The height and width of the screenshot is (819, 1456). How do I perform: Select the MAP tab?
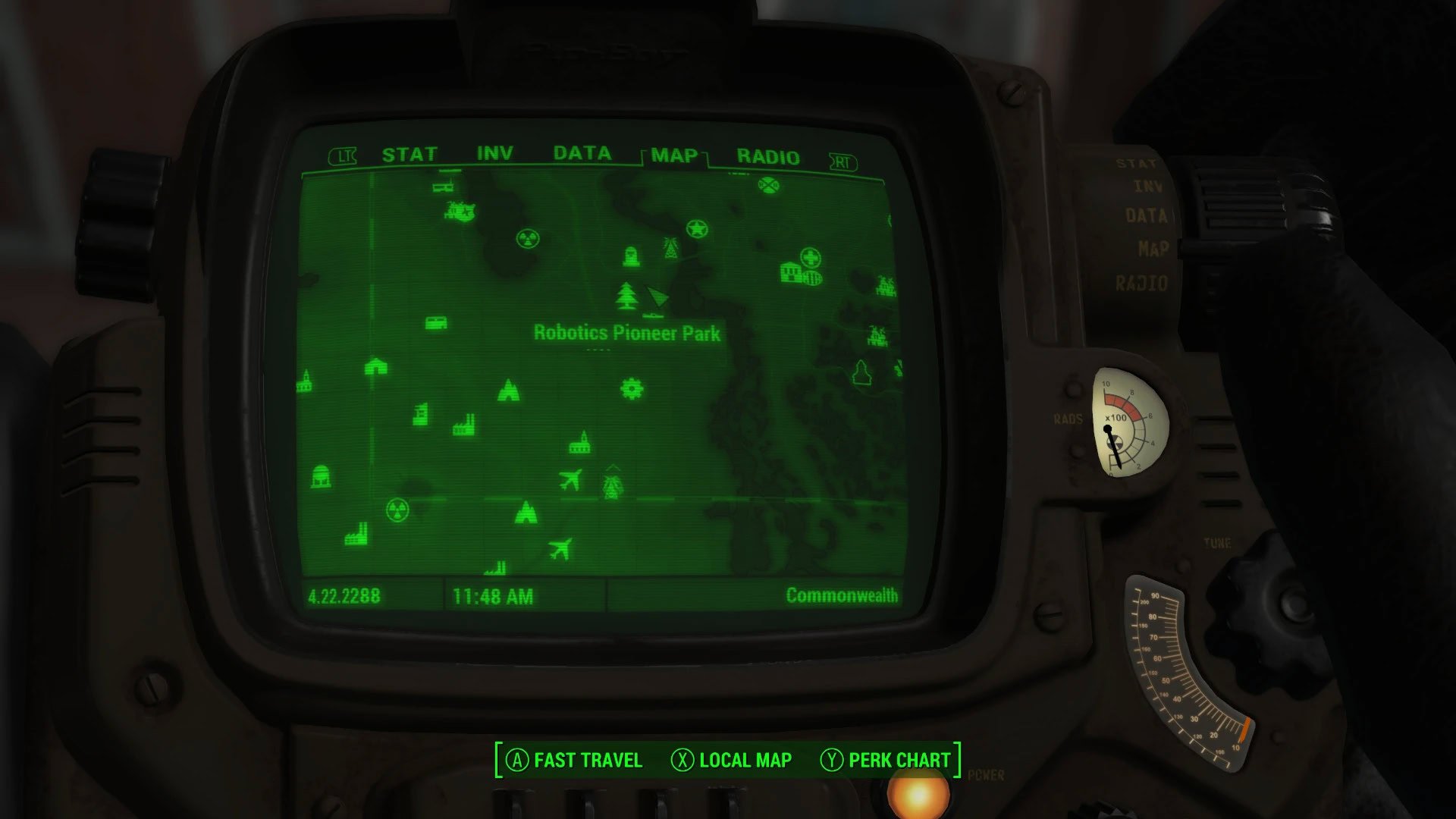674,155
